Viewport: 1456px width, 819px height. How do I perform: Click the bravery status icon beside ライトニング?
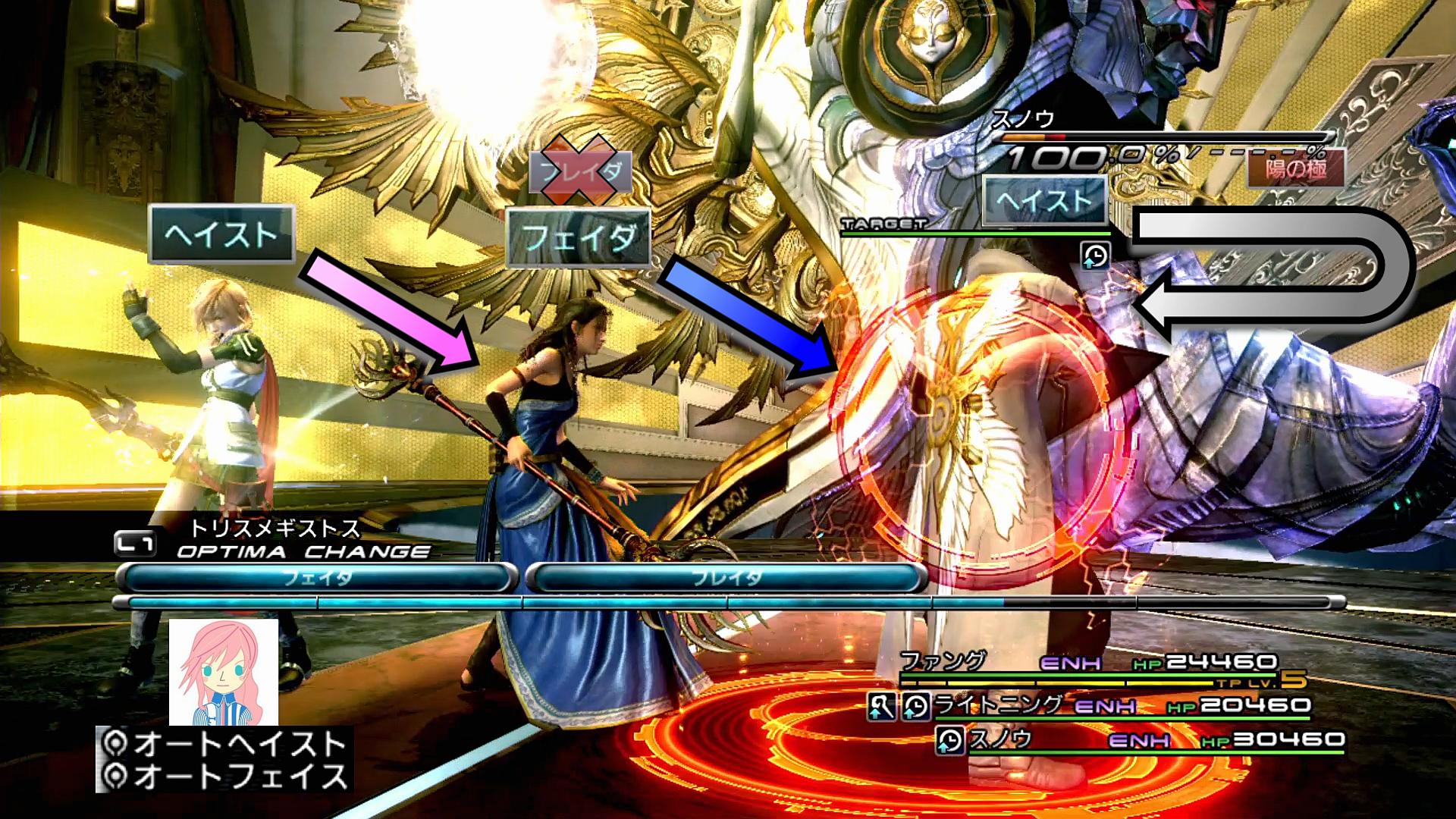click(881, 707)
